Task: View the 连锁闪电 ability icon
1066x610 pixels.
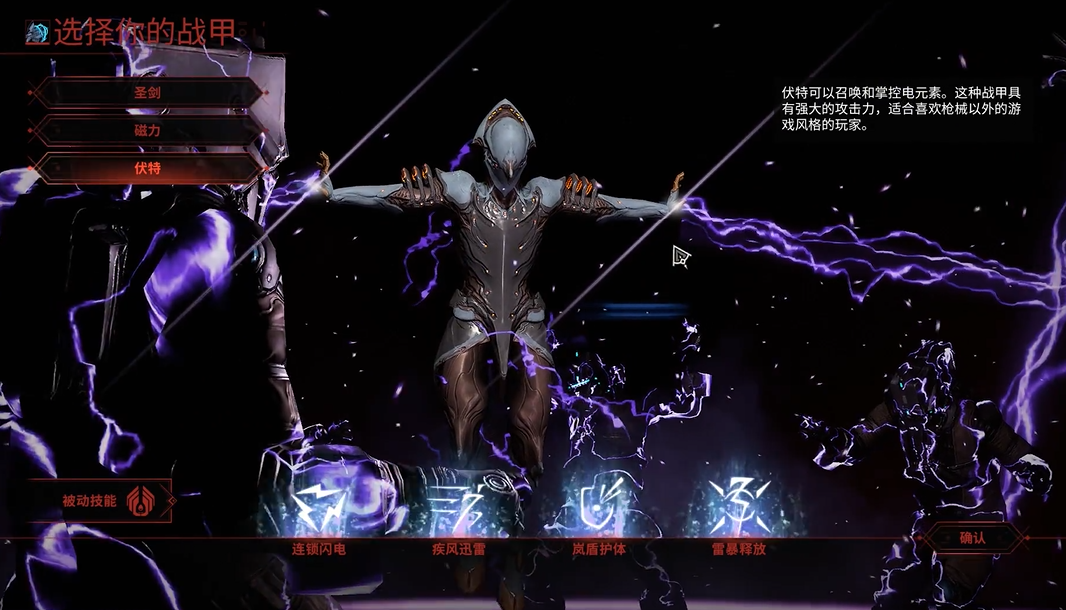Action: point(319,509)
